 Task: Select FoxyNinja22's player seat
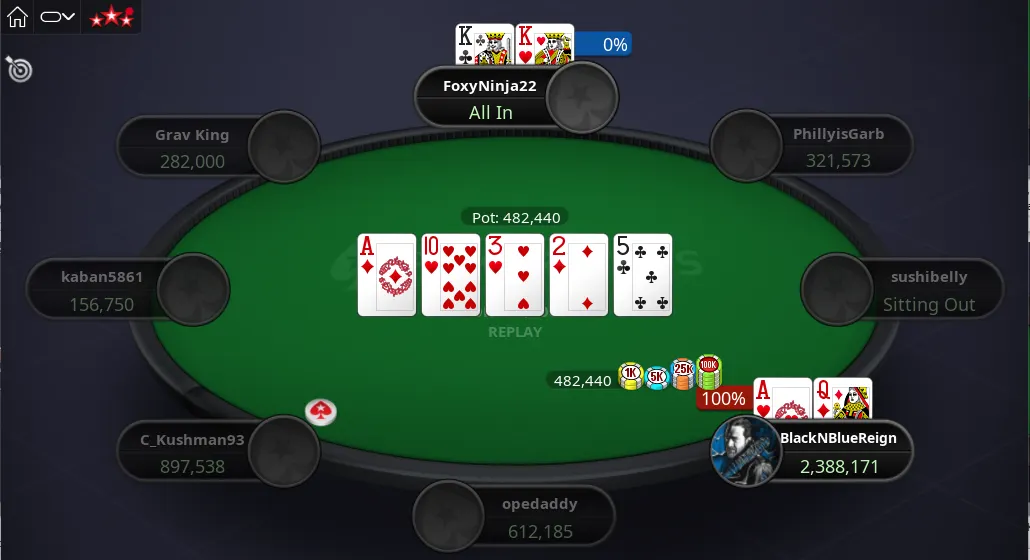pyautogui.click(x=490, y=98)
